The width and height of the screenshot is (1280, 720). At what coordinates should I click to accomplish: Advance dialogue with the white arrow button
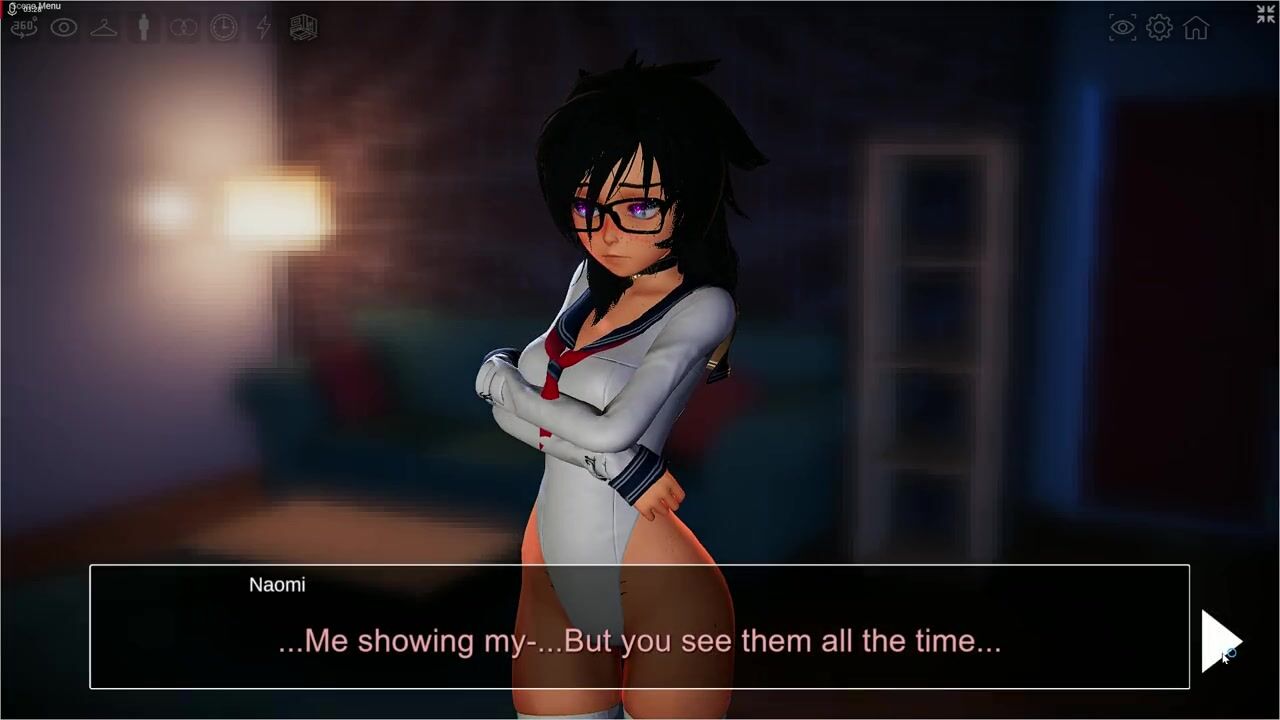1220,640
